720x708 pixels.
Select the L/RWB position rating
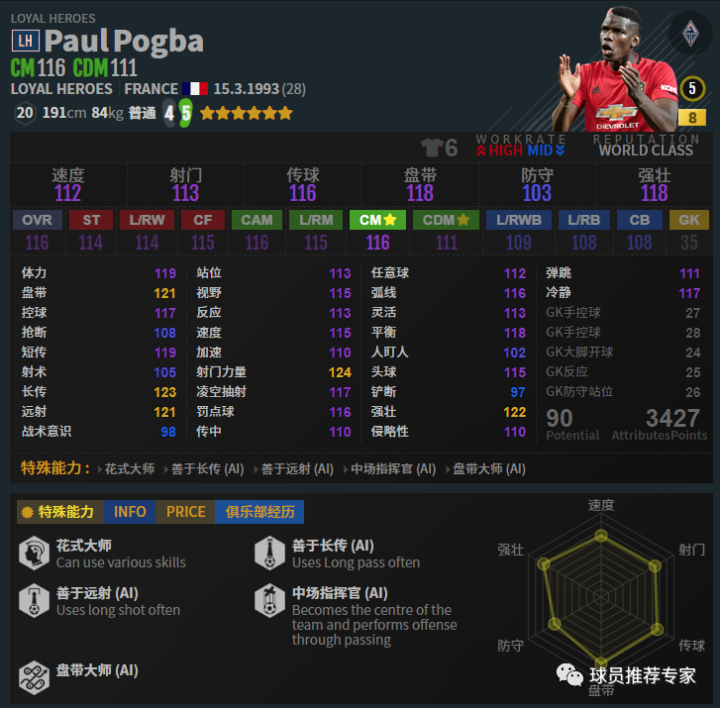click(x=518, y=220)
